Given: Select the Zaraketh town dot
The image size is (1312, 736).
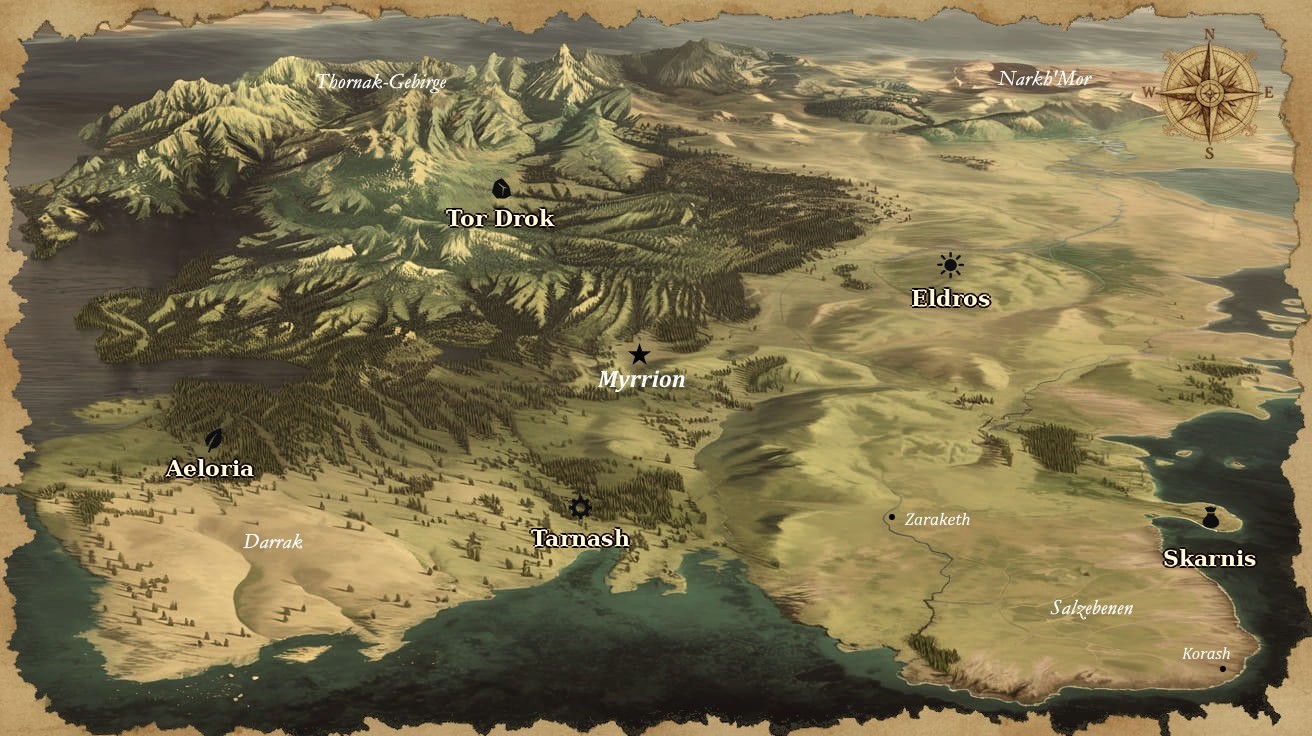Looking at the screenshot, I should point(891,517).
